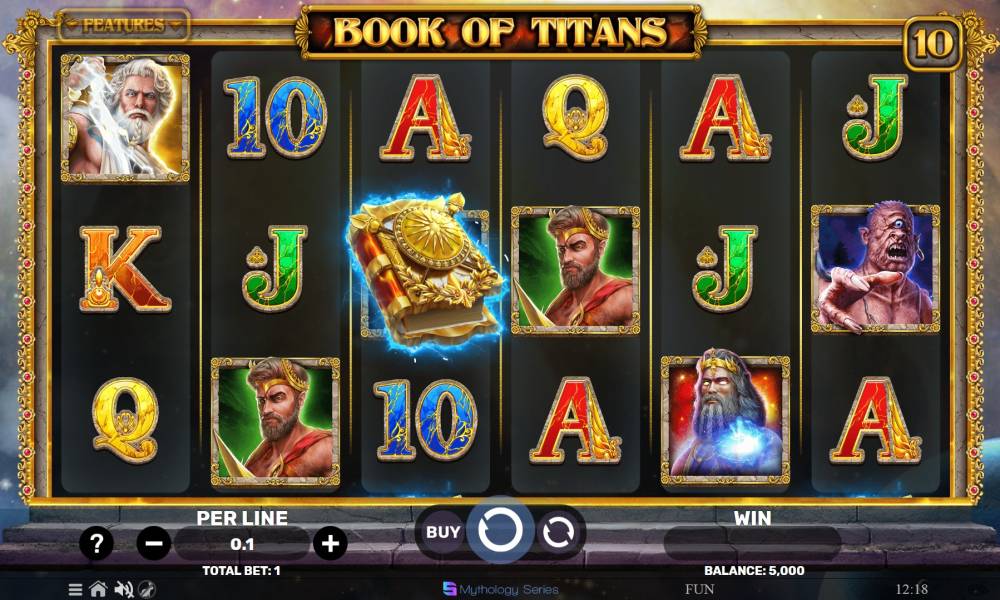The height and width of the screenshot is (600, 1000).
Task: Go to the home lobby
Action: point(98,589)
